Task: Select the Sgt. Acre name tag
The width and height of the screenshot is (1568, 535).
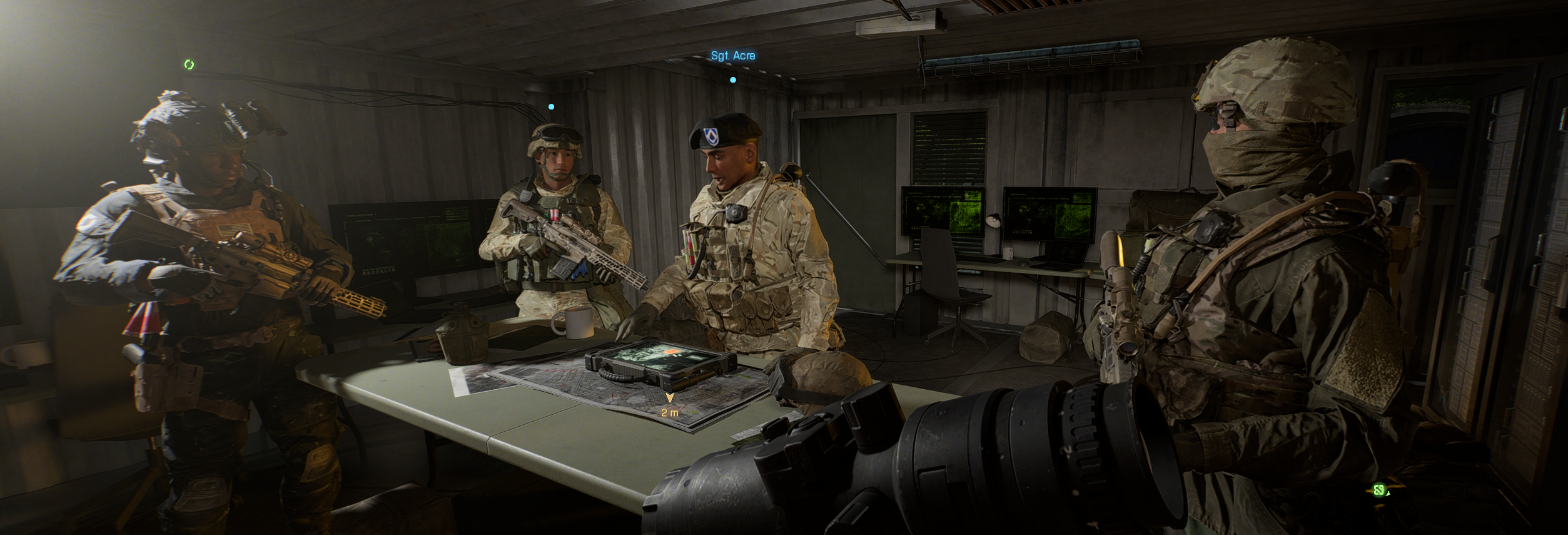Action: (x=732, y=56)
